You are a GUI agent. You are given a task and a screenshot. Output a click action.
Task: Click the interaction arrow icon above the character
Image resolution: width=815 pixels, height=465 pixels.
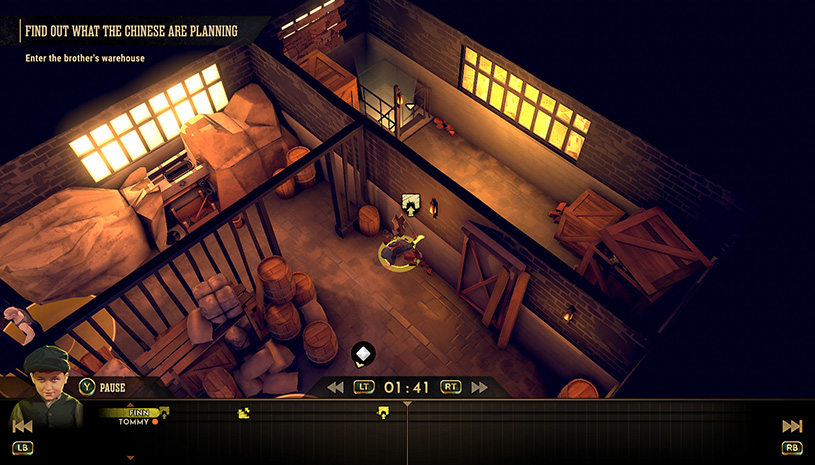coord(408,204)
